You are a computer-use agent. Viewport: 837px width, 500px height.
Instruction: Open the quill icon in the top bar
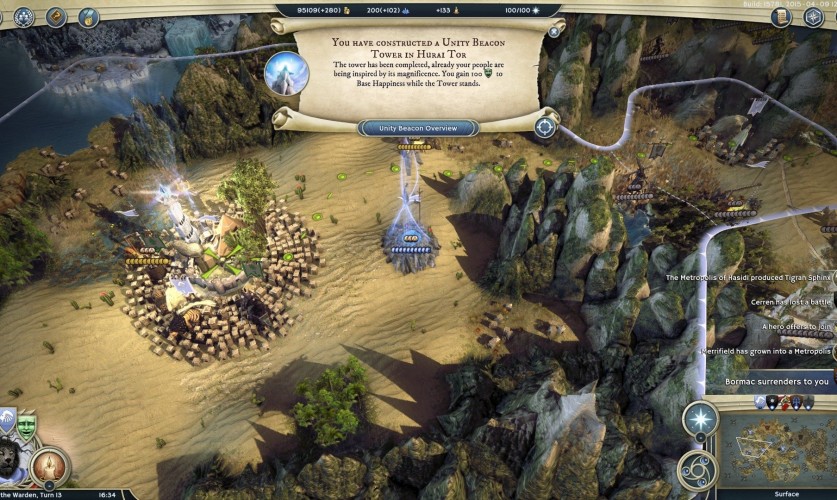click(x=56, y=16)
